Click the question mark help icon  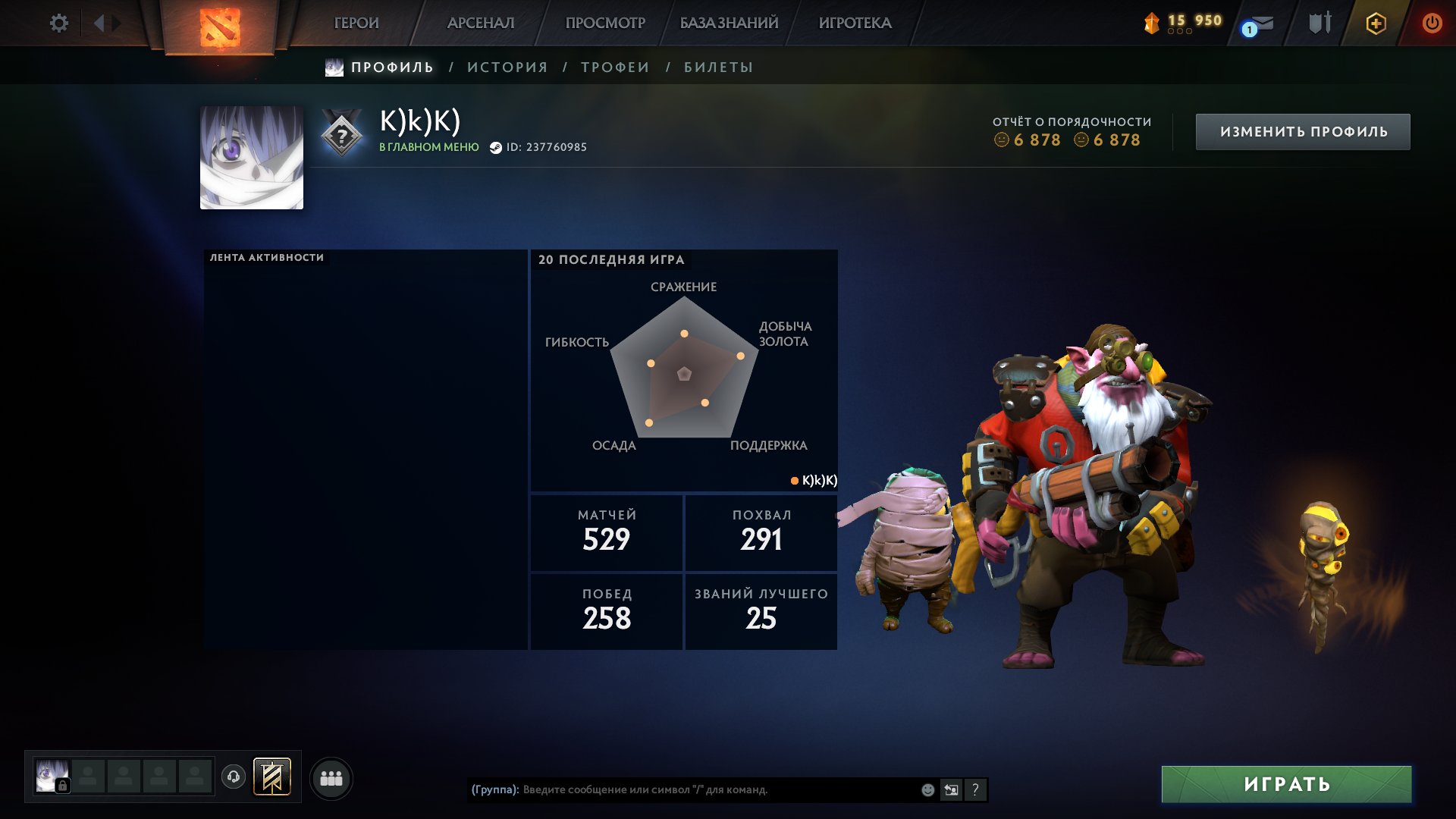[976, 789]
